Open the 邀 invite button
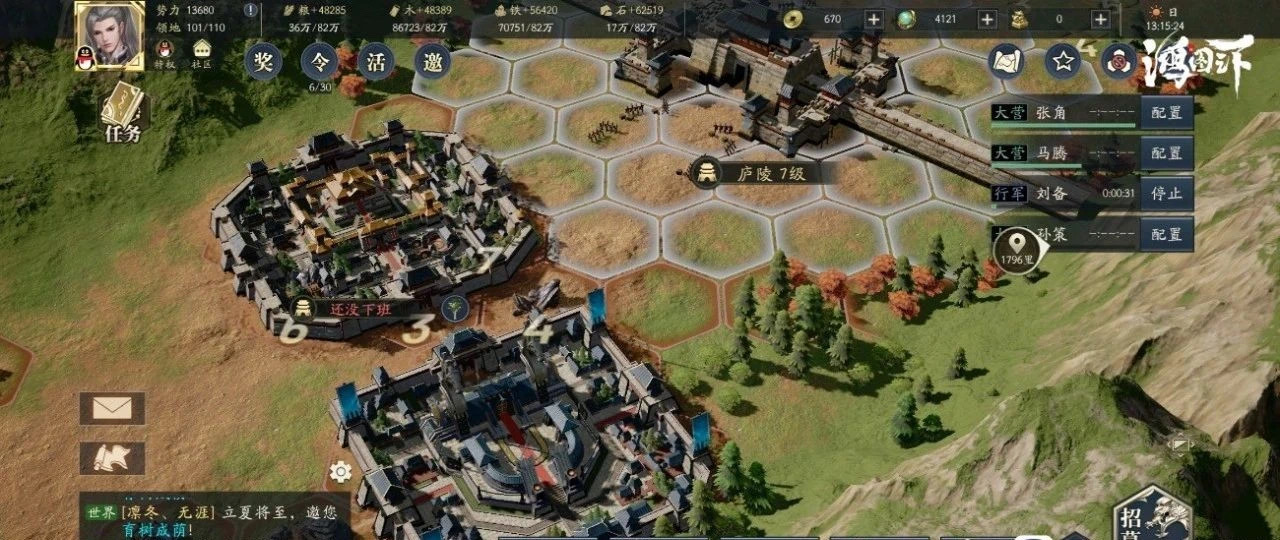 coord(433,61)
